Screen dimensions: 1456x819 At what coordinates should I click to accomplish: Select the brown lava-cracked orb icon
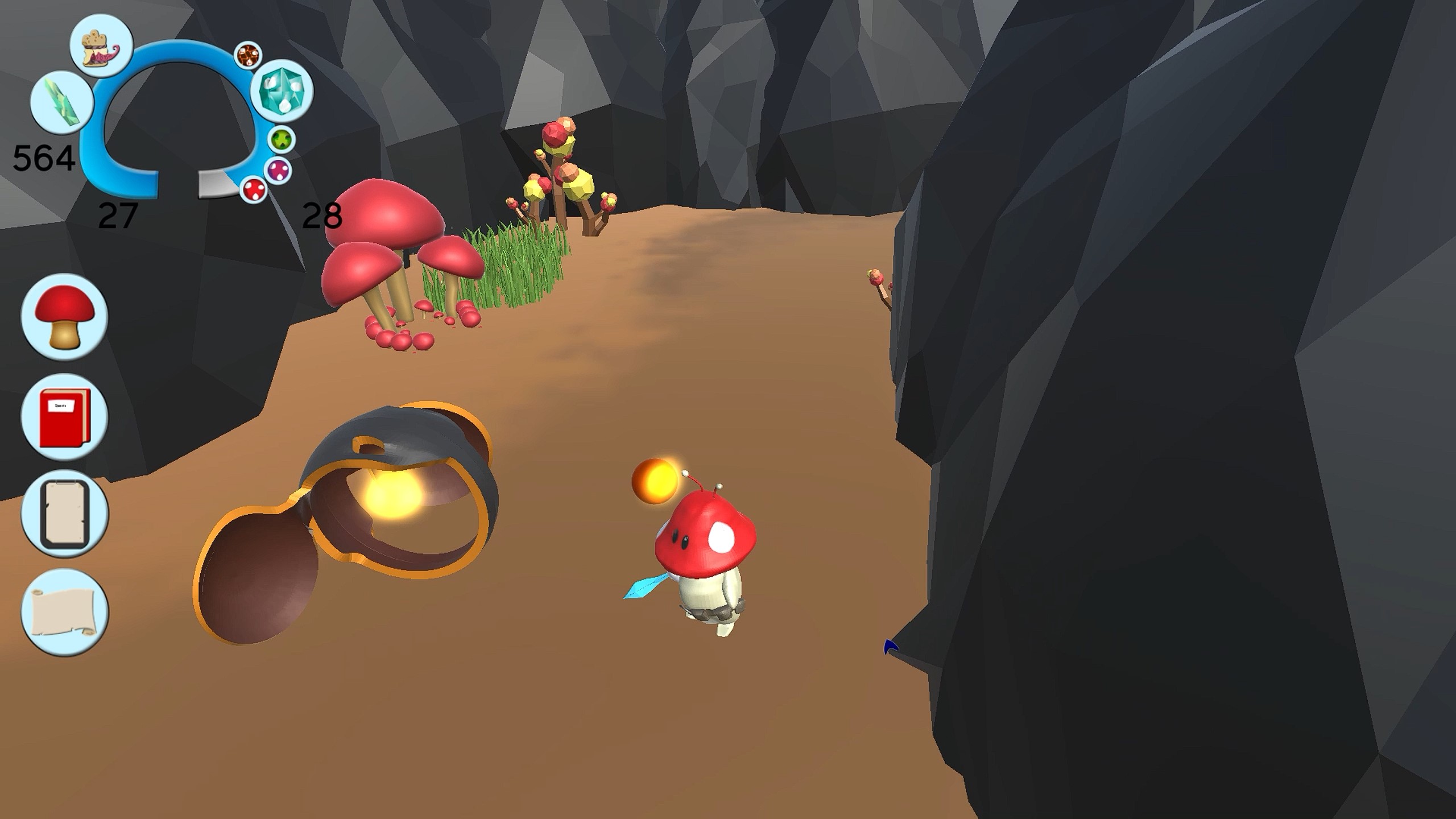click(248, 56)
